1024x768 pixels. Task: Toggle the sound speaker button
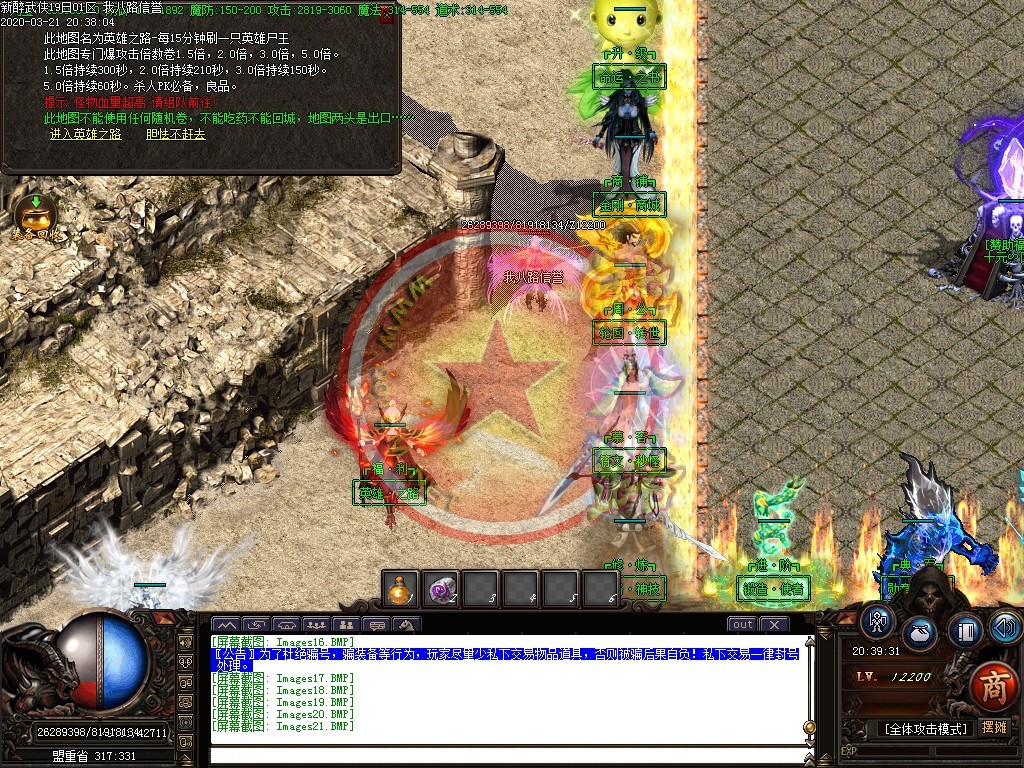coord(1006,627)
